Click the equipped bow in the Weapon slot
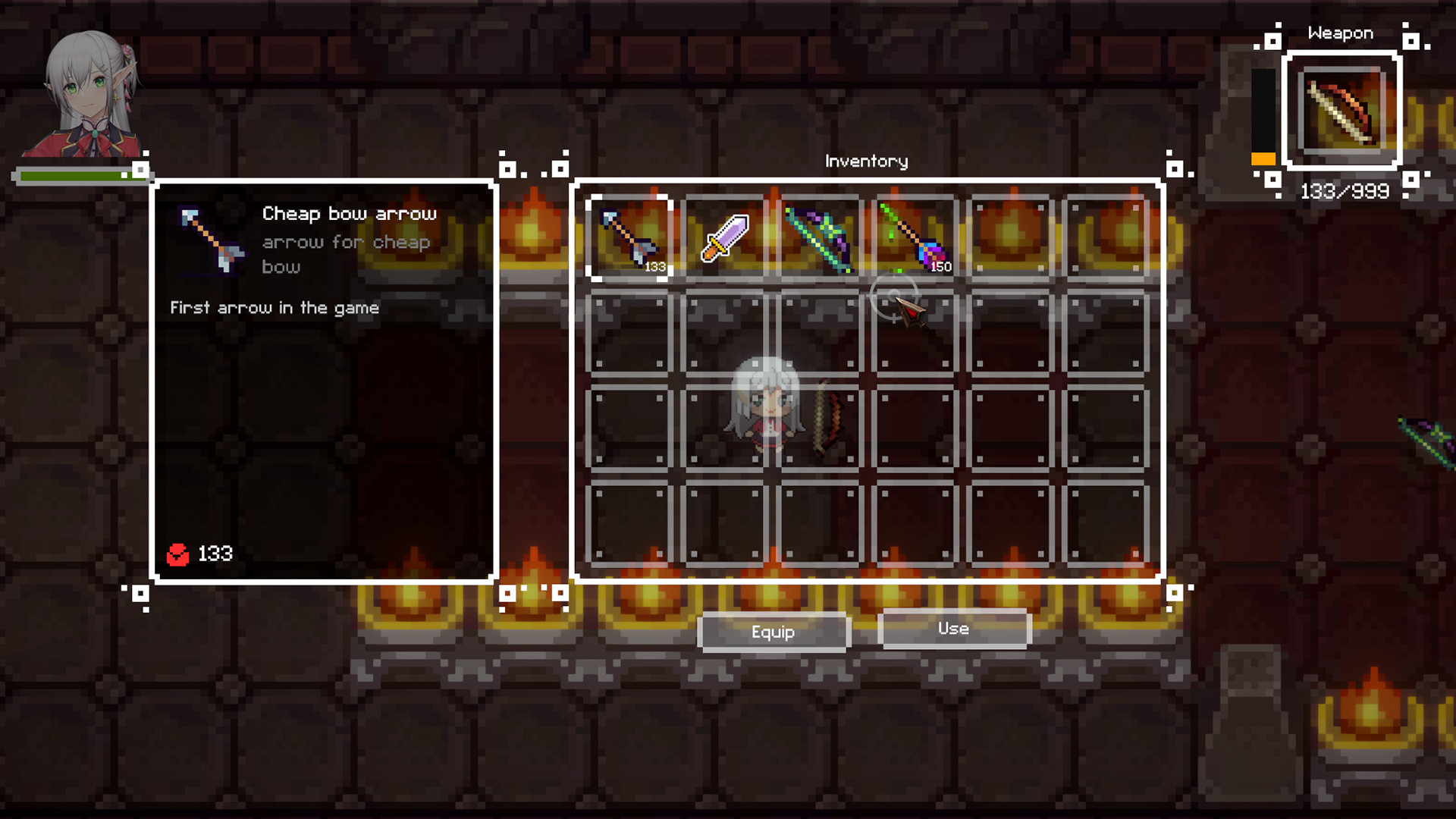 (x=1342, y=110)
